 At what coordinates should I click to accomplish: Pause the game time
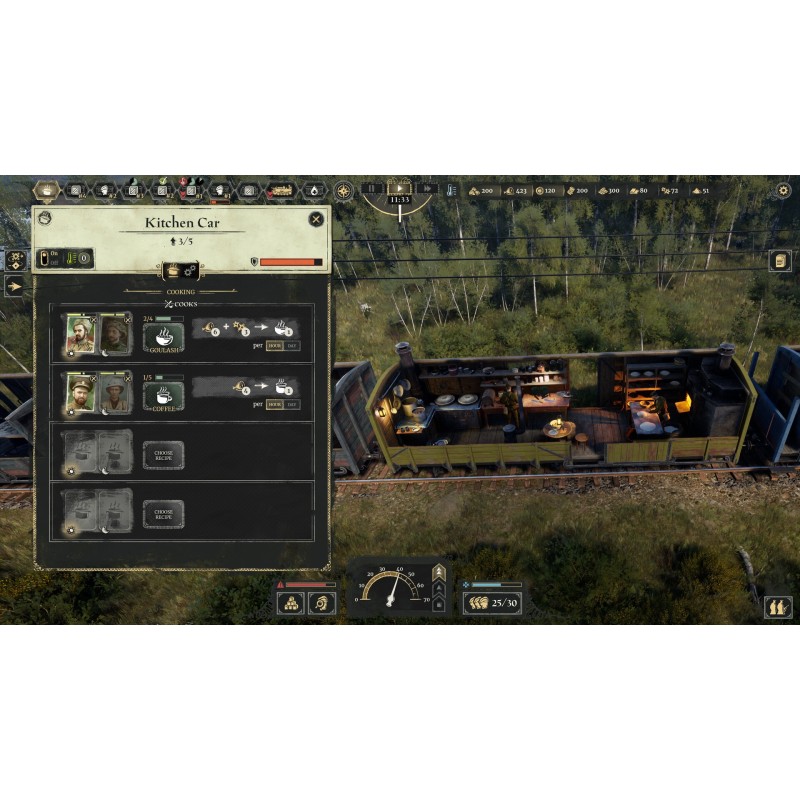(372, 188)
